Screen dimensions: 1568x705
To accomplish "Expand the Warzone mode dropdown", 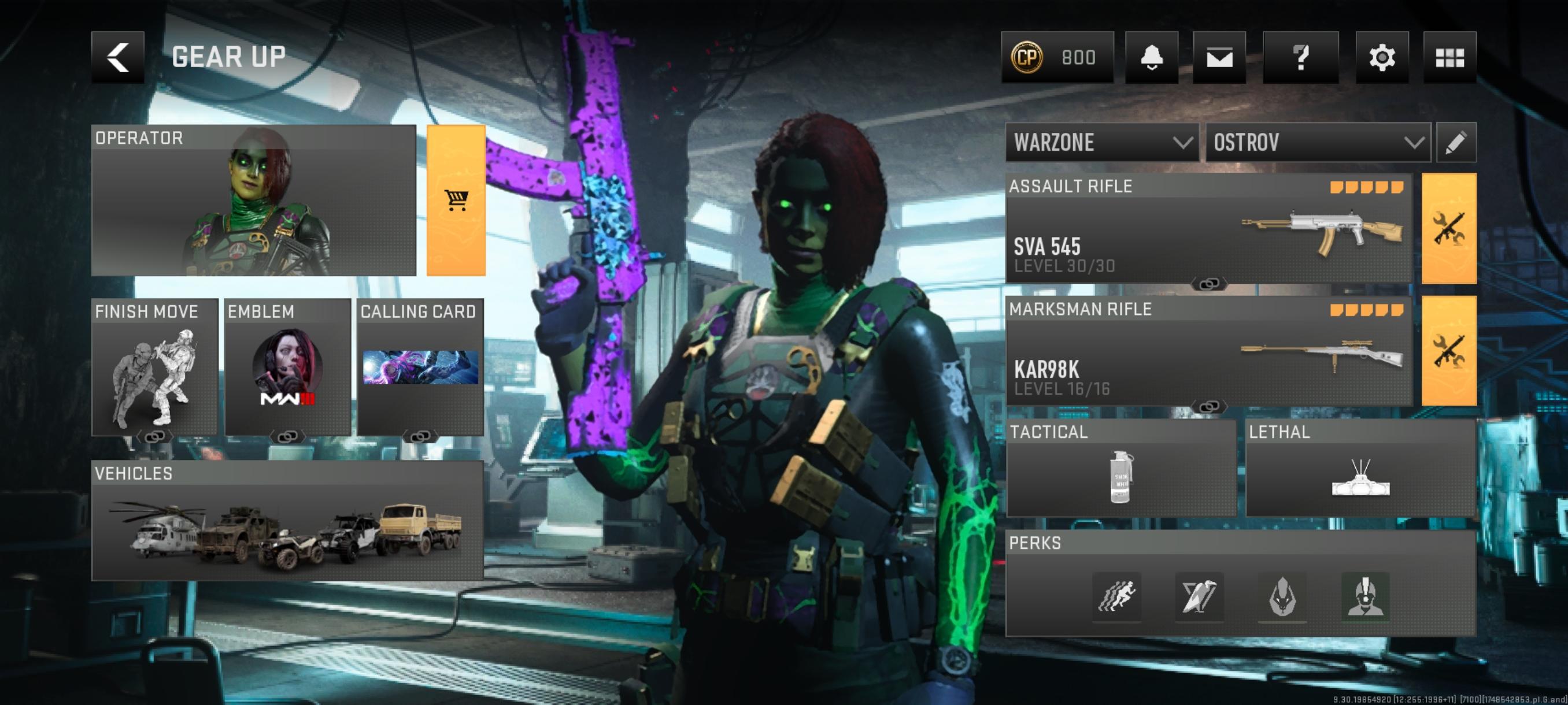I will pyautogui.click(x=1102, y=142).
